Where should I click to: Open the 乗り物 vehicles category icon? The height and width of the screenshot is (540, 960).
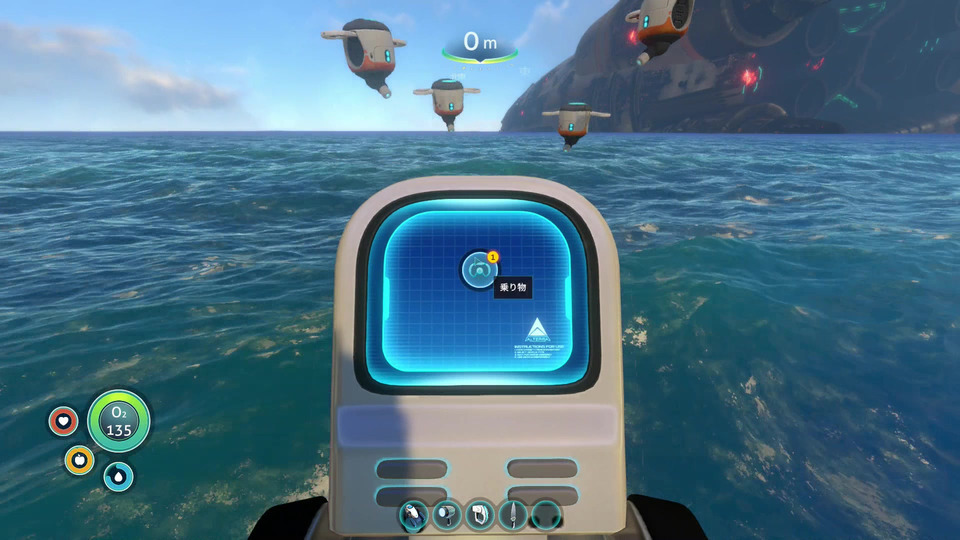click(x=479, y=270)
